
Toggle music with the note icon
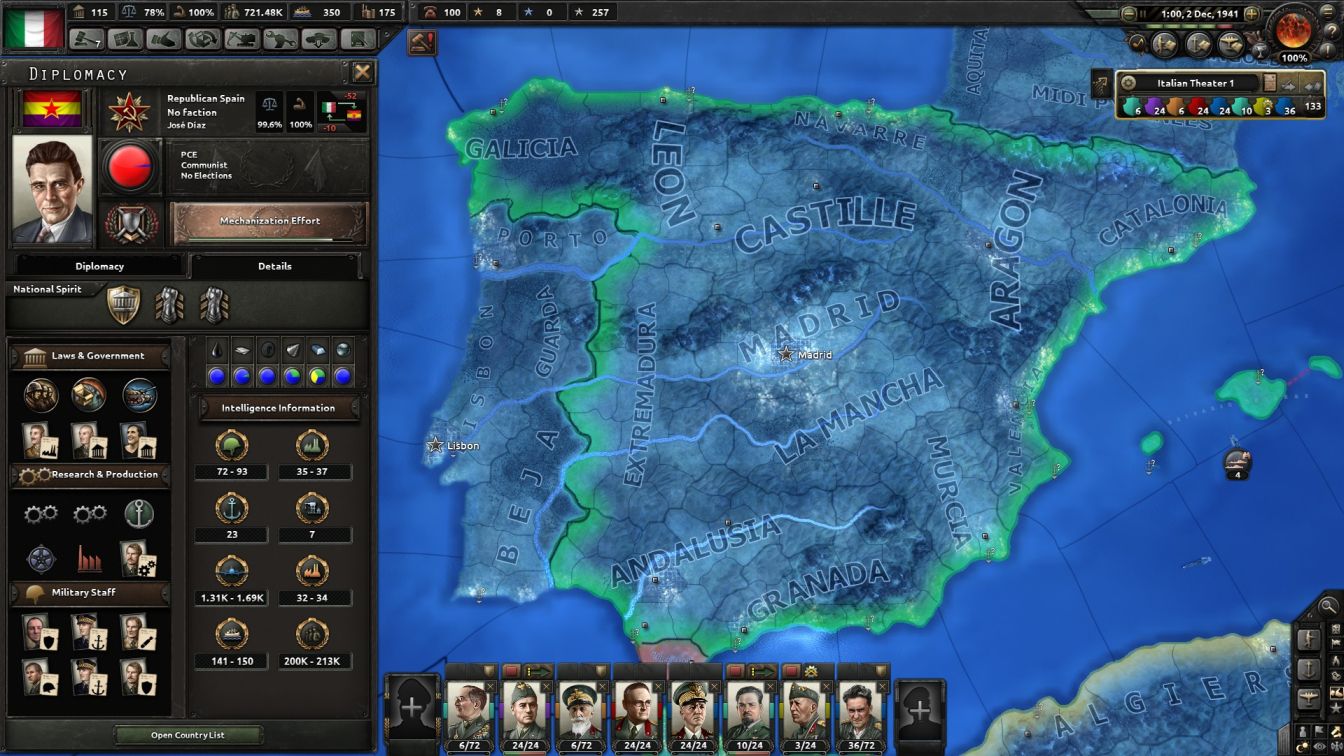(x=1137, y=42)
